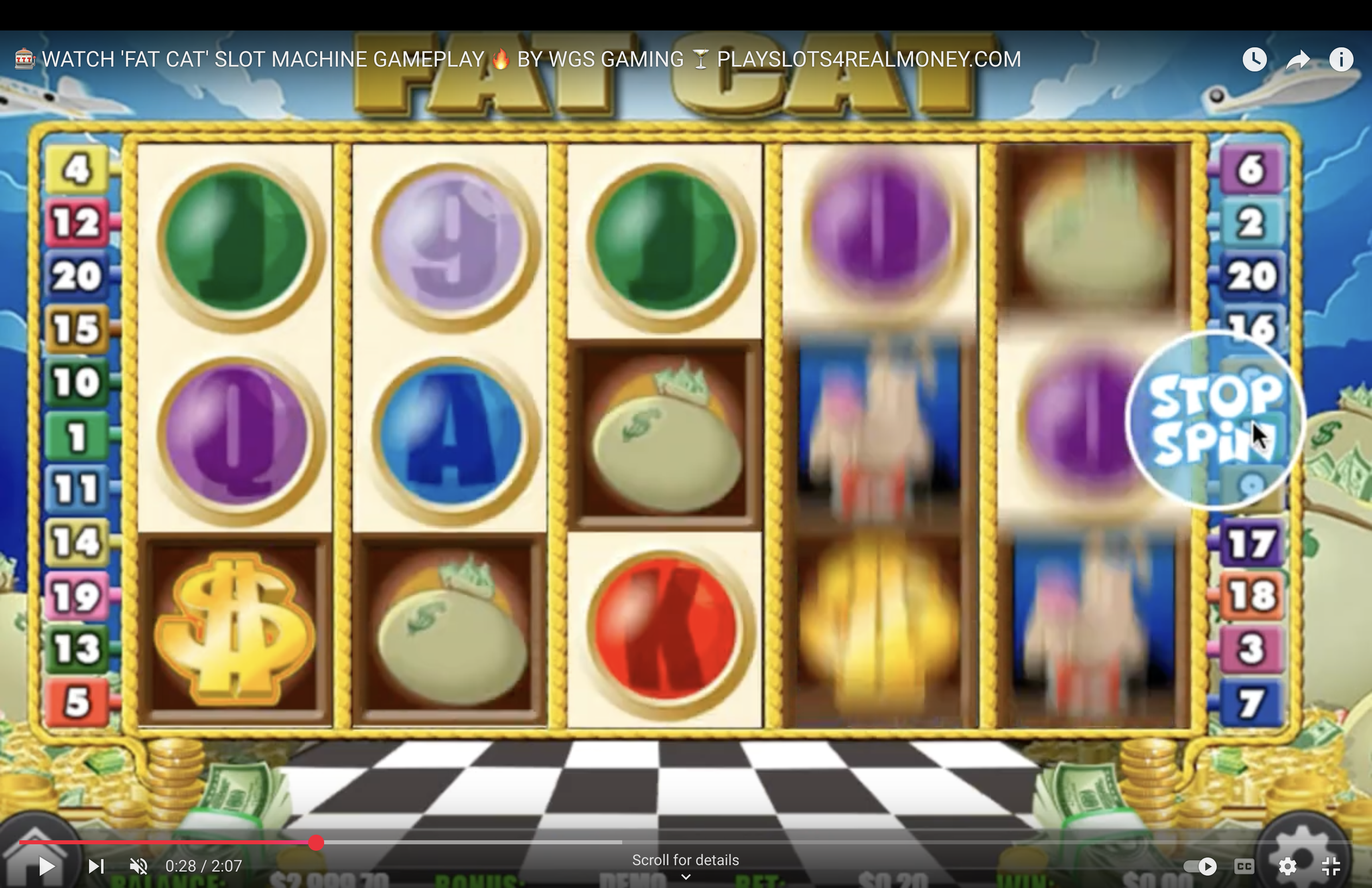
Task: Select payline 4 marker
Action: point(77,169)
